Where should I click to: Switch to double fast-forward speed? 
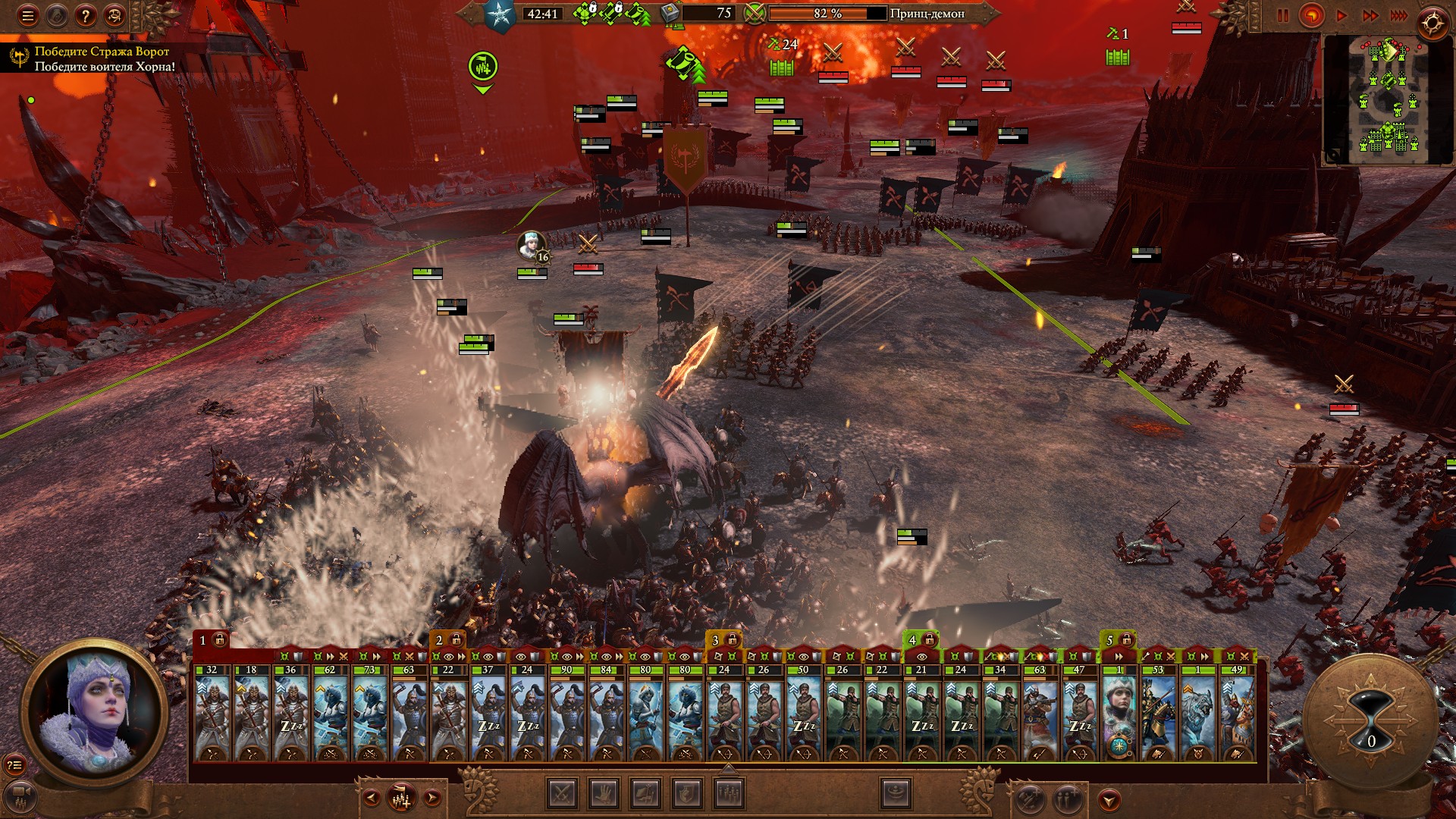pos(1370,15)
